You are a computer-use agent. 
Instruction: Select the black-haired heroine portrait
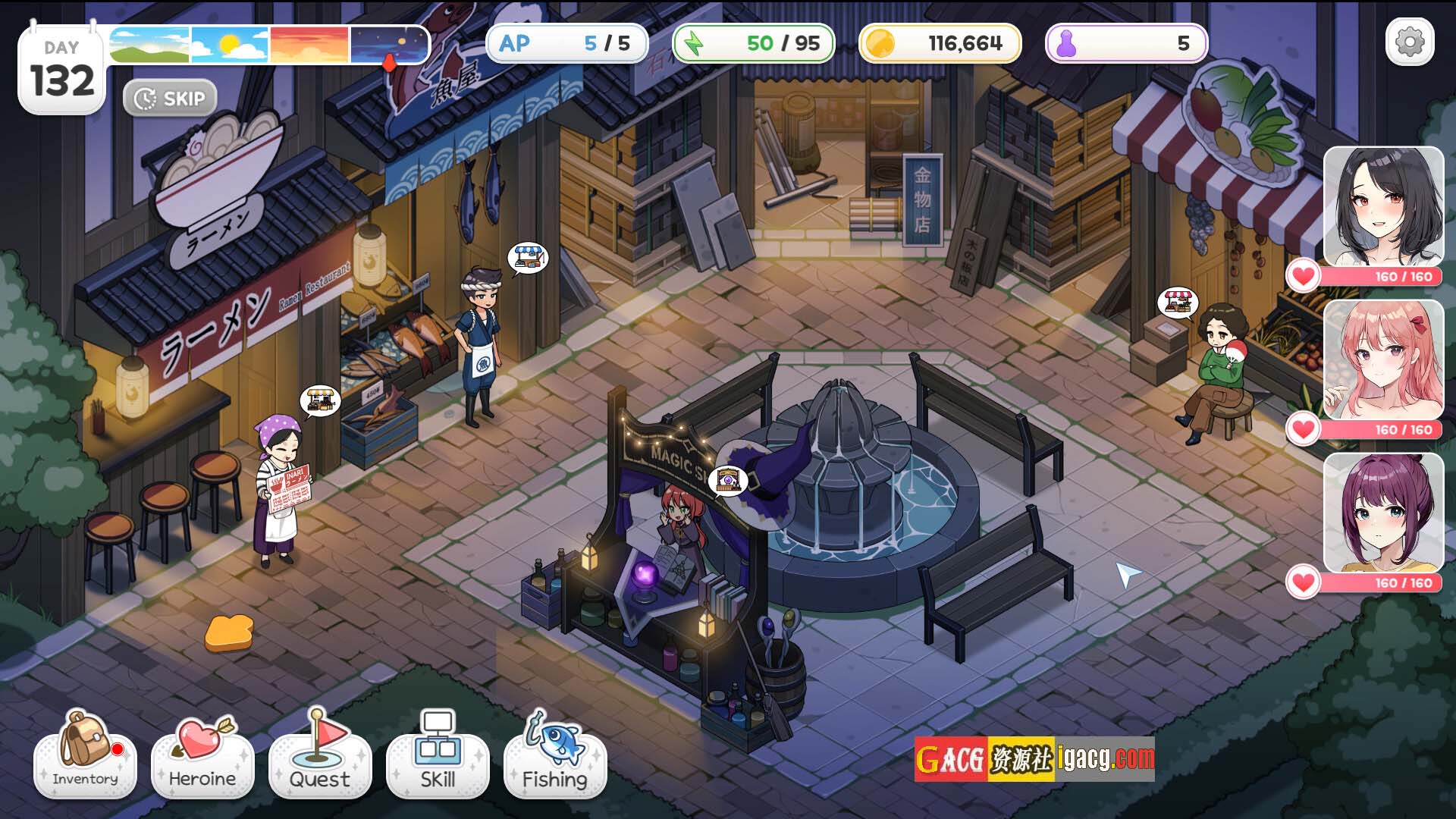point(1383,206)
